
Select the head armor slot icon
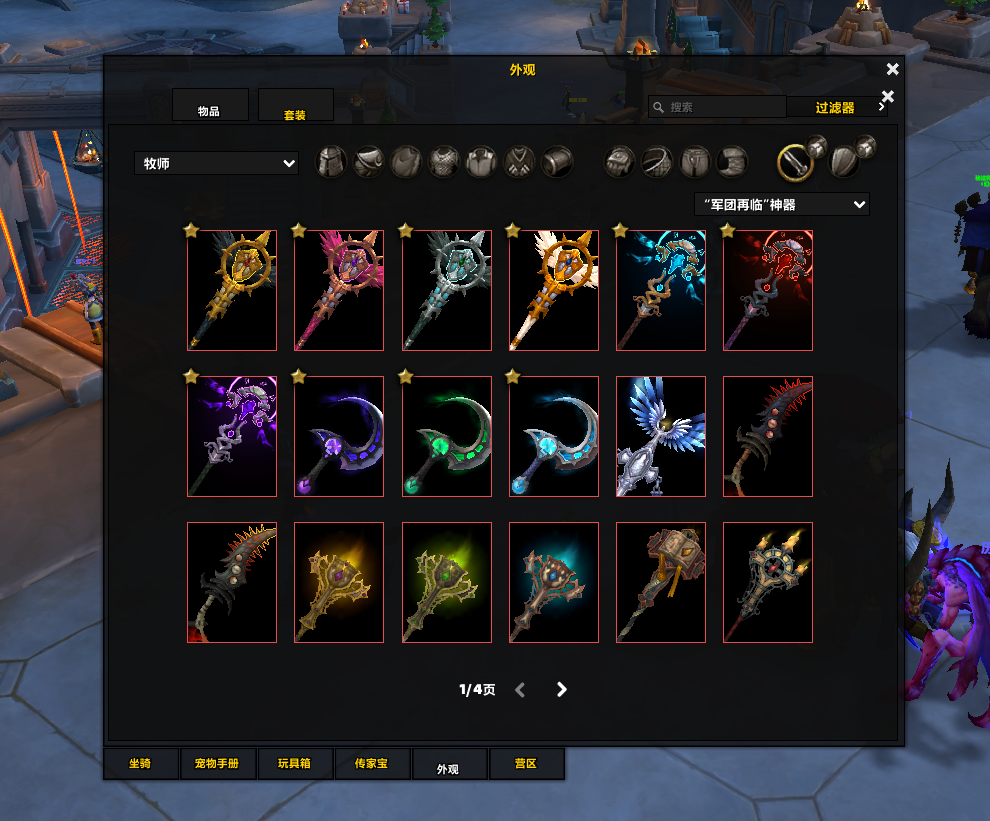pos(331,161)
